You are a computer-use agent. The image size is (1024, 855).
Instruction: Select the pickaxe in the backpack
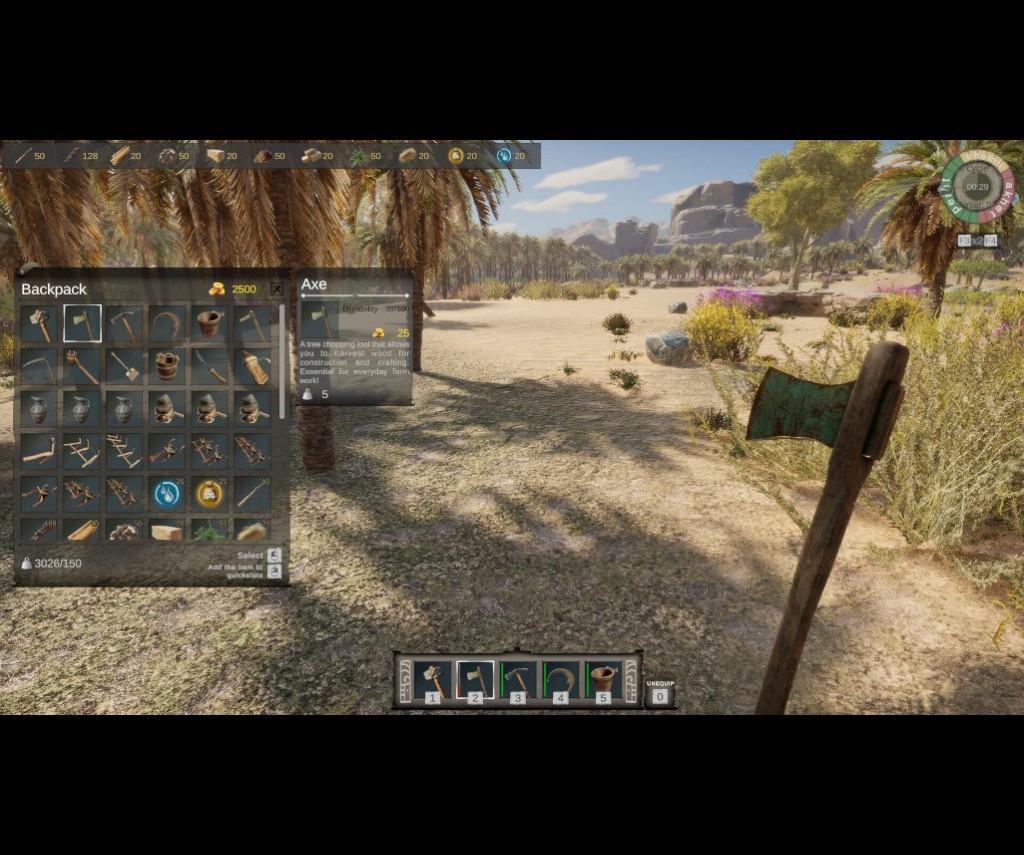point(125,324)
